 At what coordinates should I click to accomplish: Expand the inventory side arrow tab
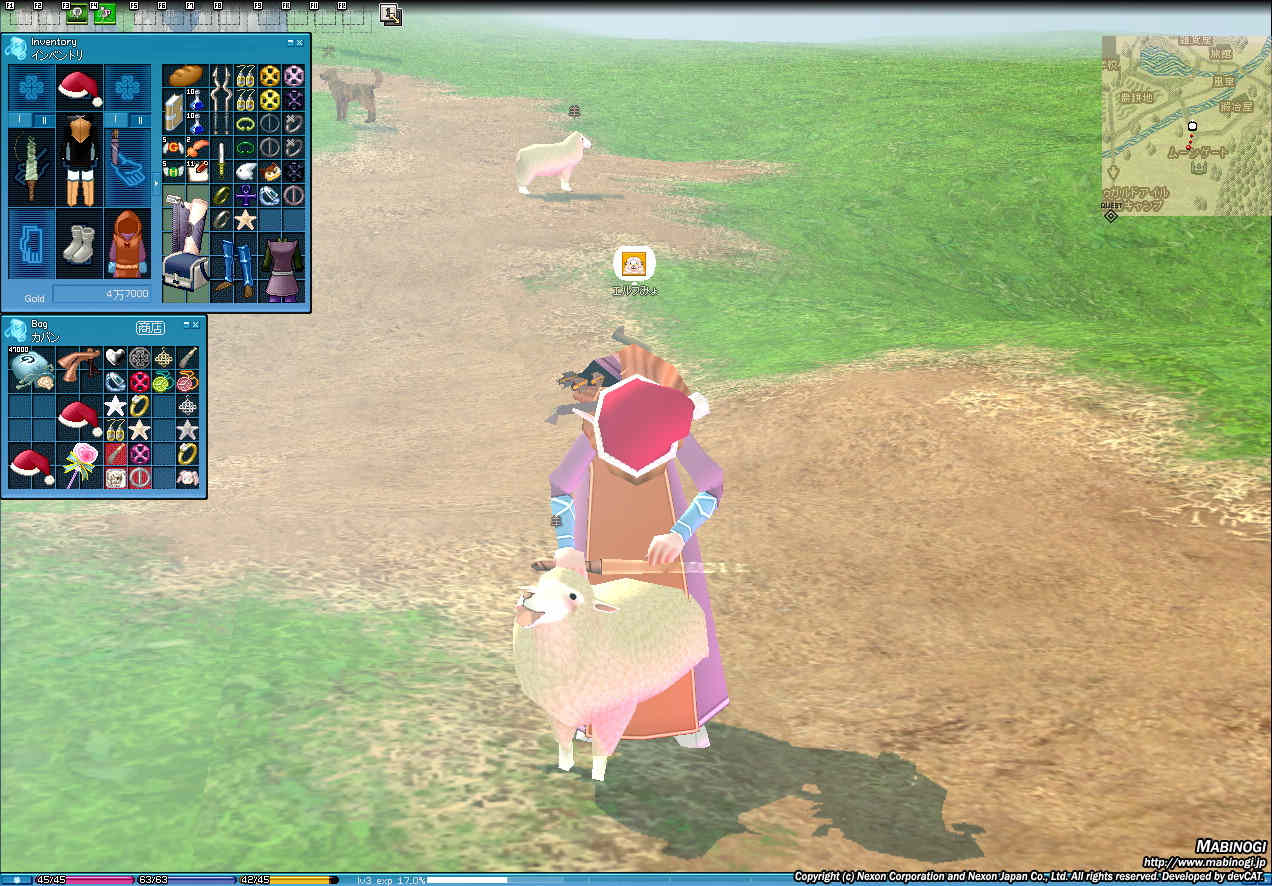[156, 184]
